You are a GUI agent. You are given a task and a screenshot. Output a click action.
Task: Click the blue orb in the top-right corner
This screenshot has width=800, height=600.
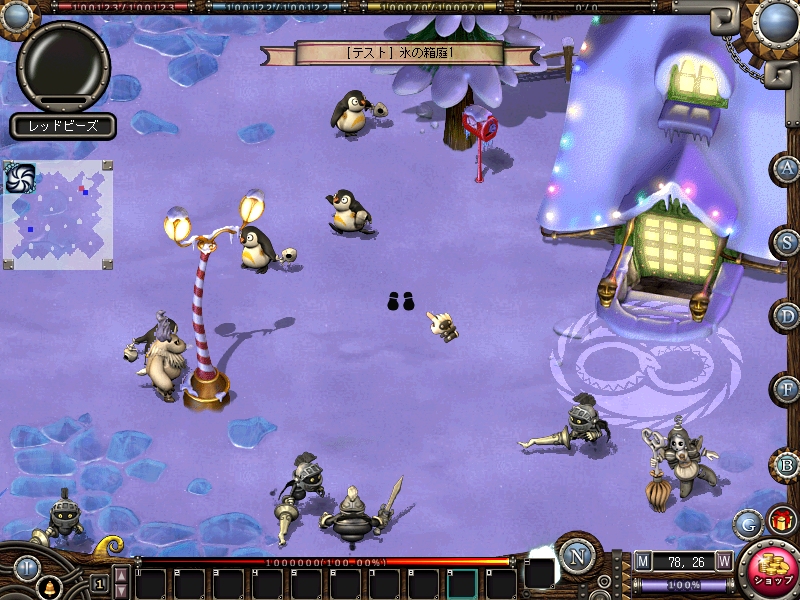coord(775,21)
